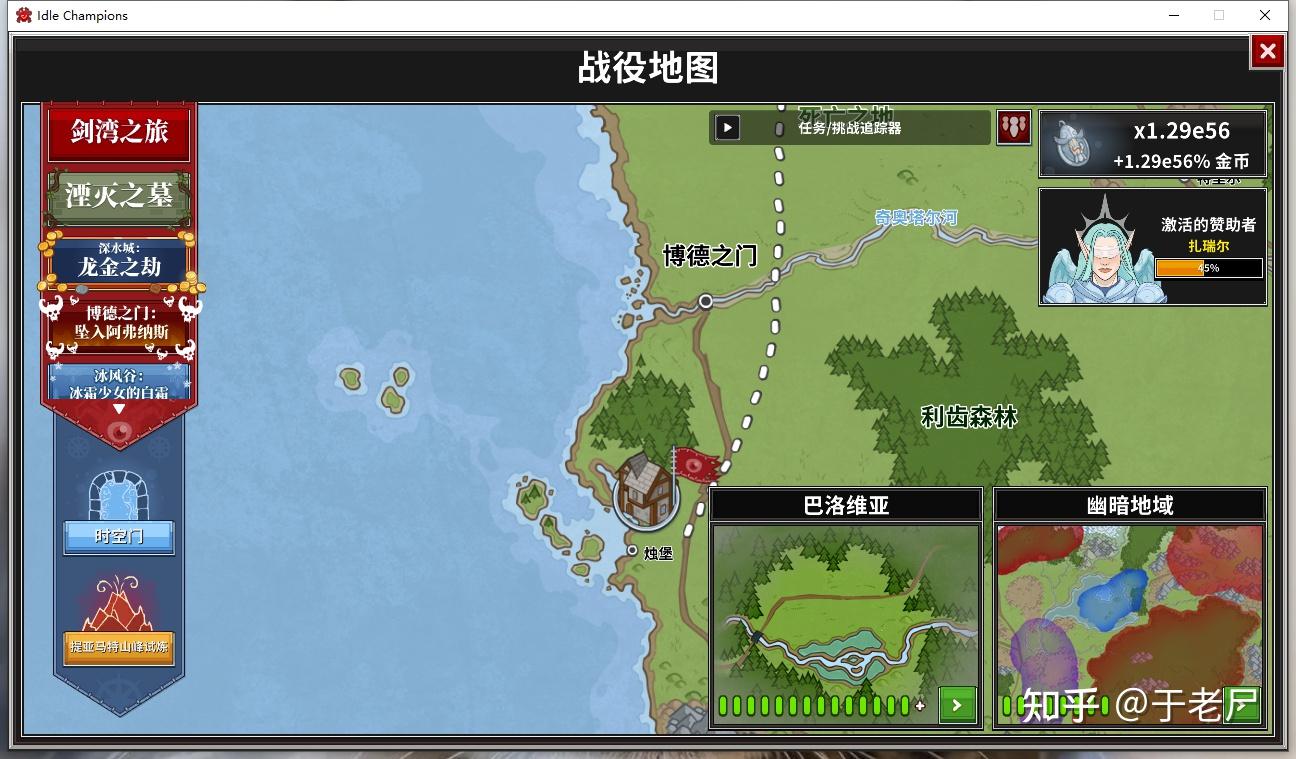Screen dimensions: 1296x759
Task: Expand the 巴洛维亚 campaign with green arrow
Action: pyautogui.click(x=957, y=705)
